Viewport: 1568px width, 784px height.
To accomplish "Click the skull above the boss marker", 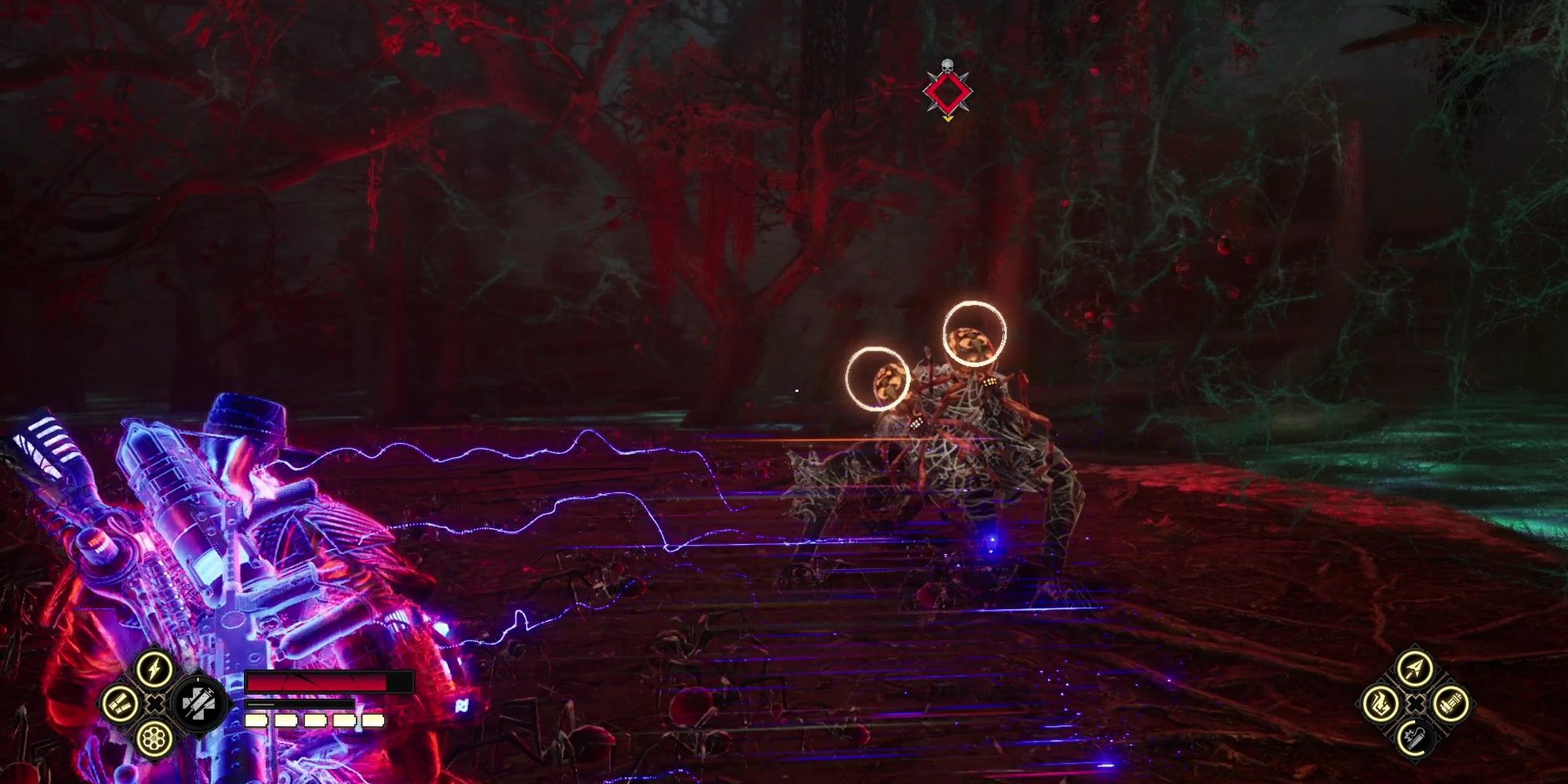I will 947,64.
